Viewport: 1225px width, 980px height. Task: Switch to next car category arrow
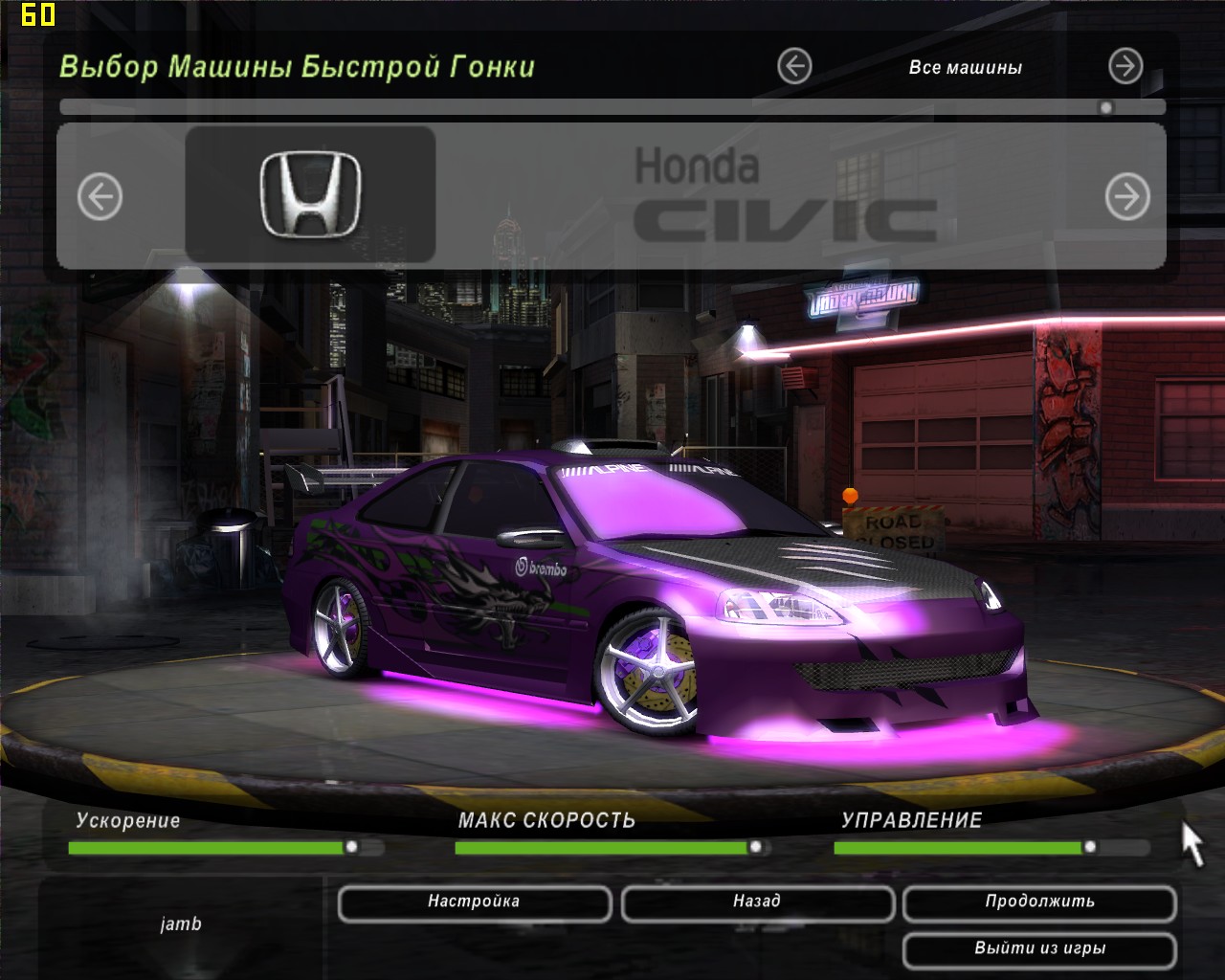(1125, 67)
